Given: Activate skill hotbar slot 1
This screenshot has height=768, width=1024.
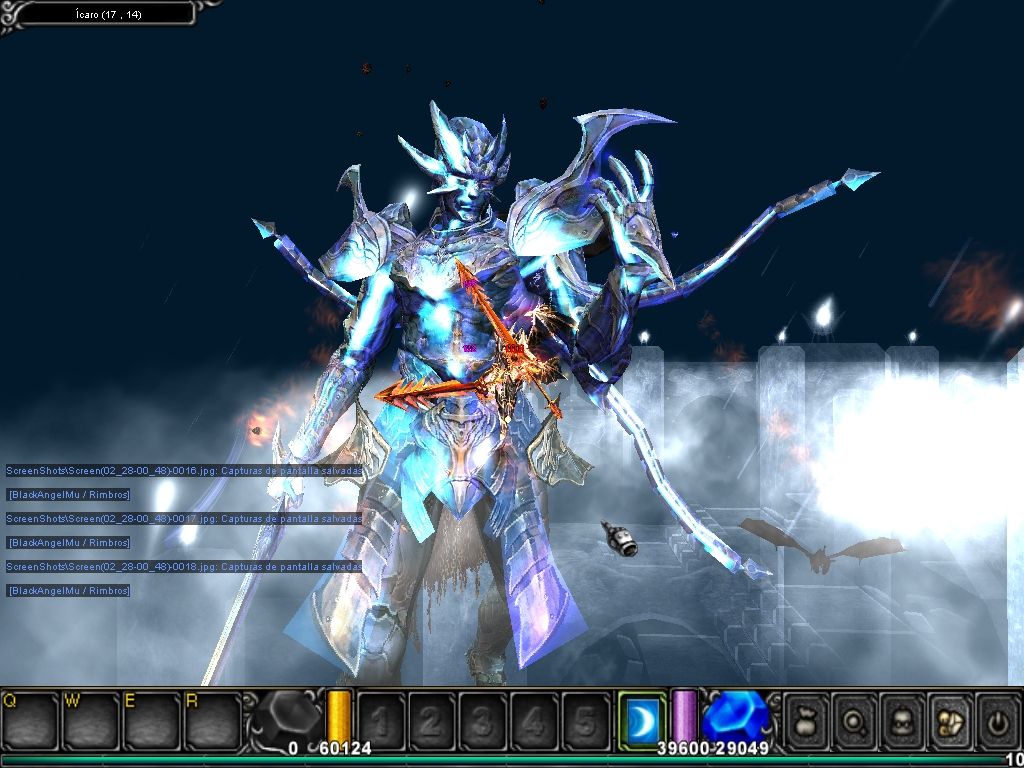Looking at the screenshot, I should tap(381, 720).
